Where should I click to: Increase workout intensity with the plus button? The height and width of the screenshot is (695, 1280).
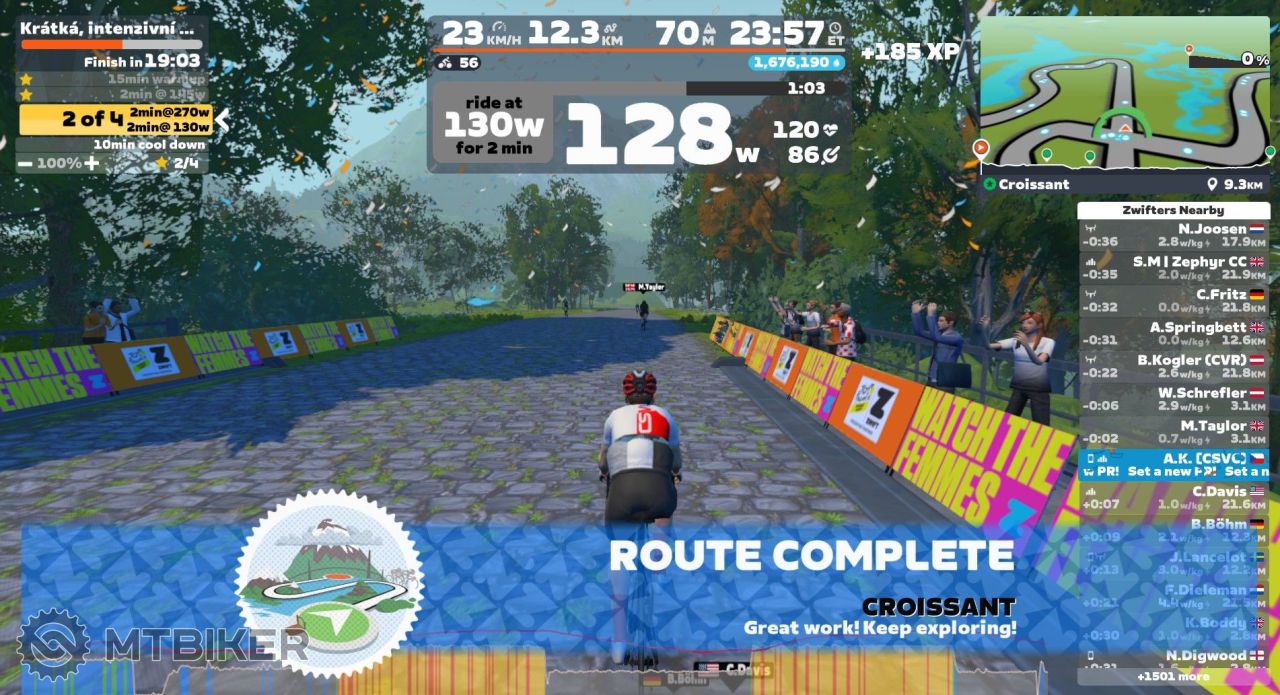point(92,163)
